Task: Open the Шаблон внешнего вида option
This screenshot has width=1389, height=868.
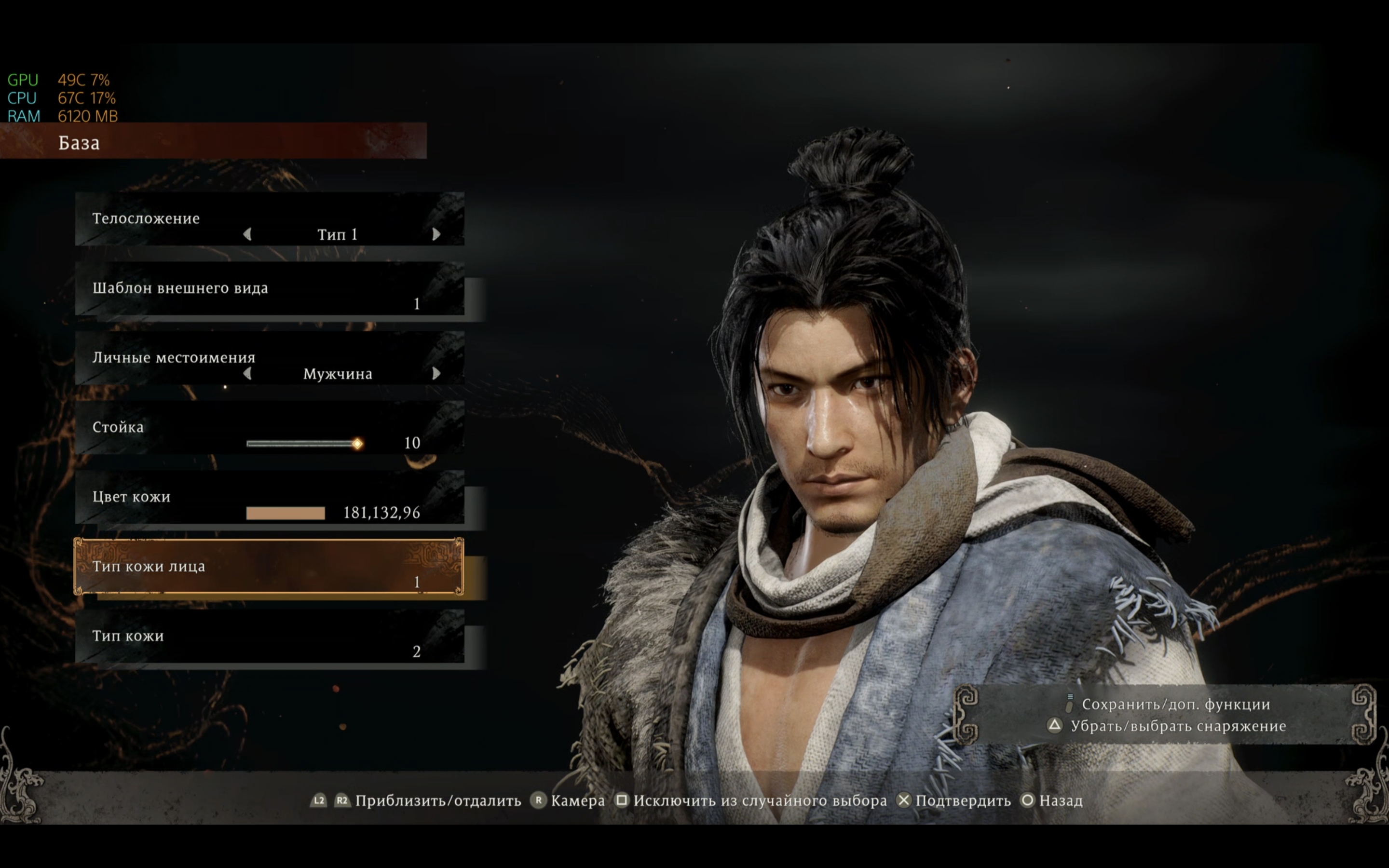Action: [269, 289]
